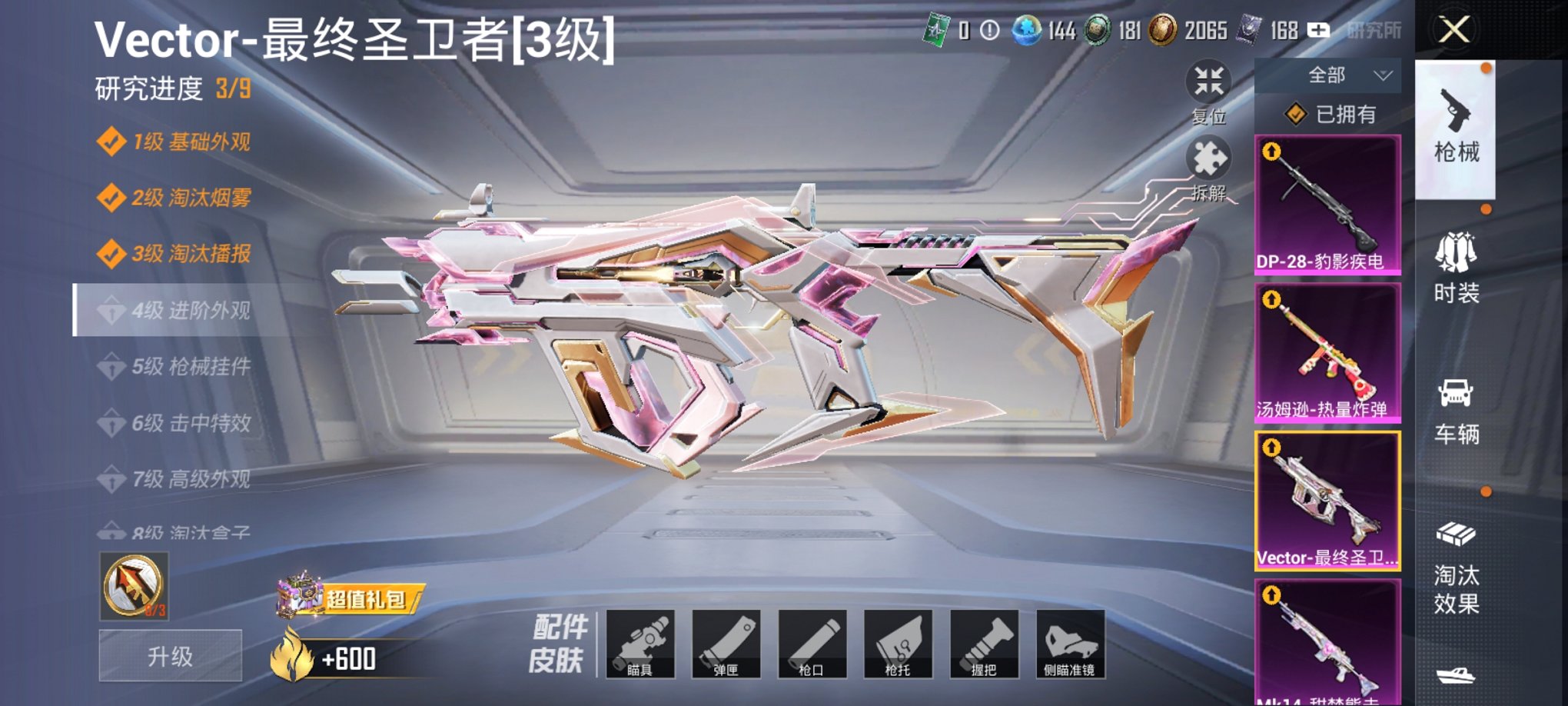Select the grip (握把) attachment slot
The image size is (1568, 706).
point(985,644)
